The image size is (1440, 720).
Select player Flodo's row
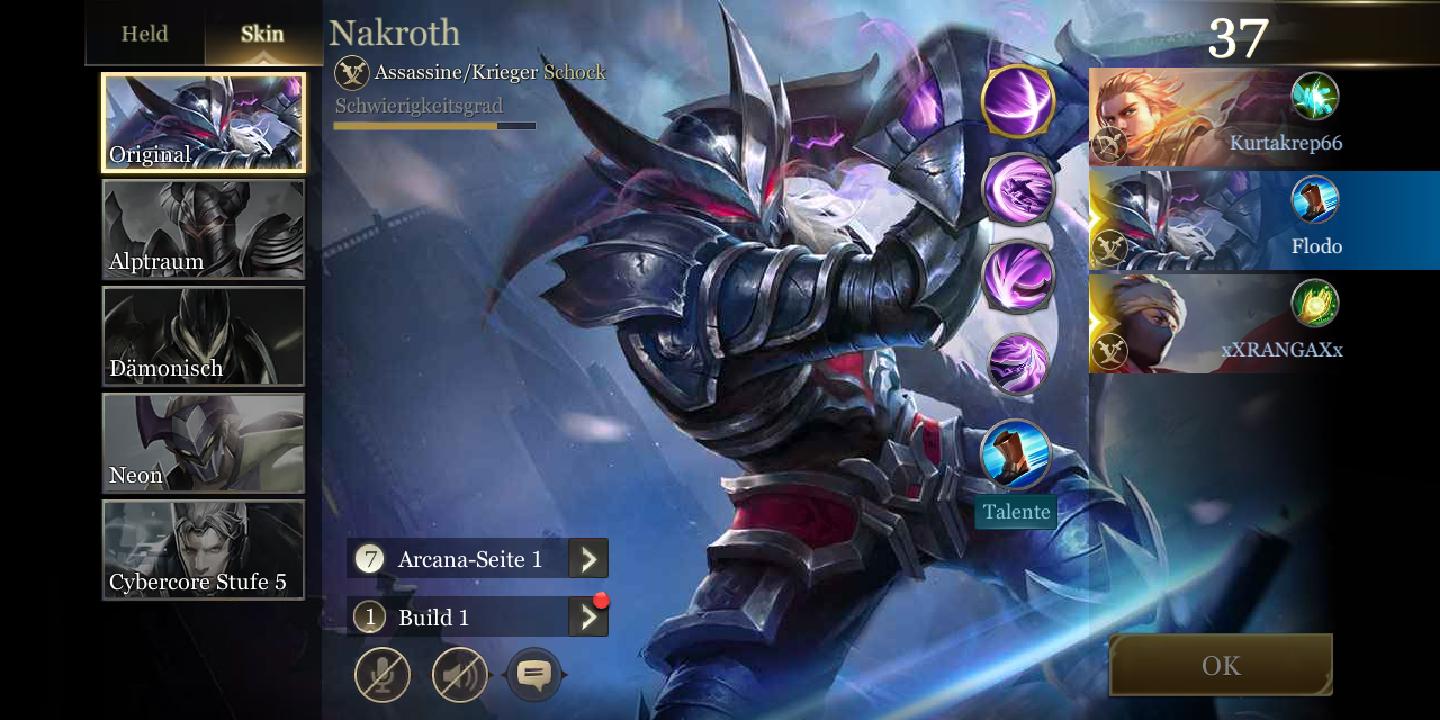[1215, 220]
